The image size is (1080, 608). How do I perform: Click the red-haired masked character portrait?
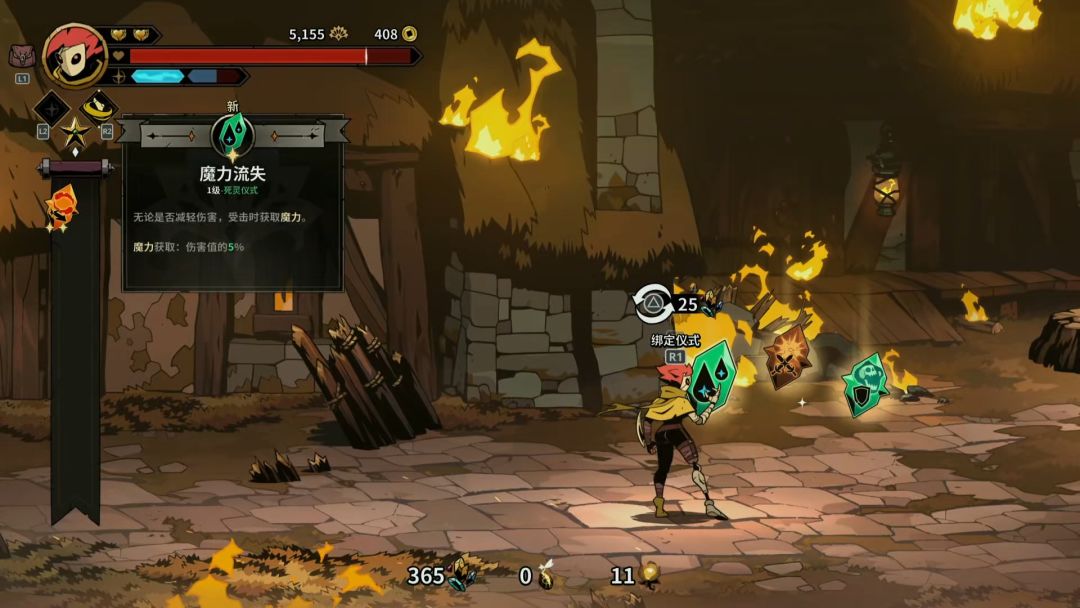[76, 56]
